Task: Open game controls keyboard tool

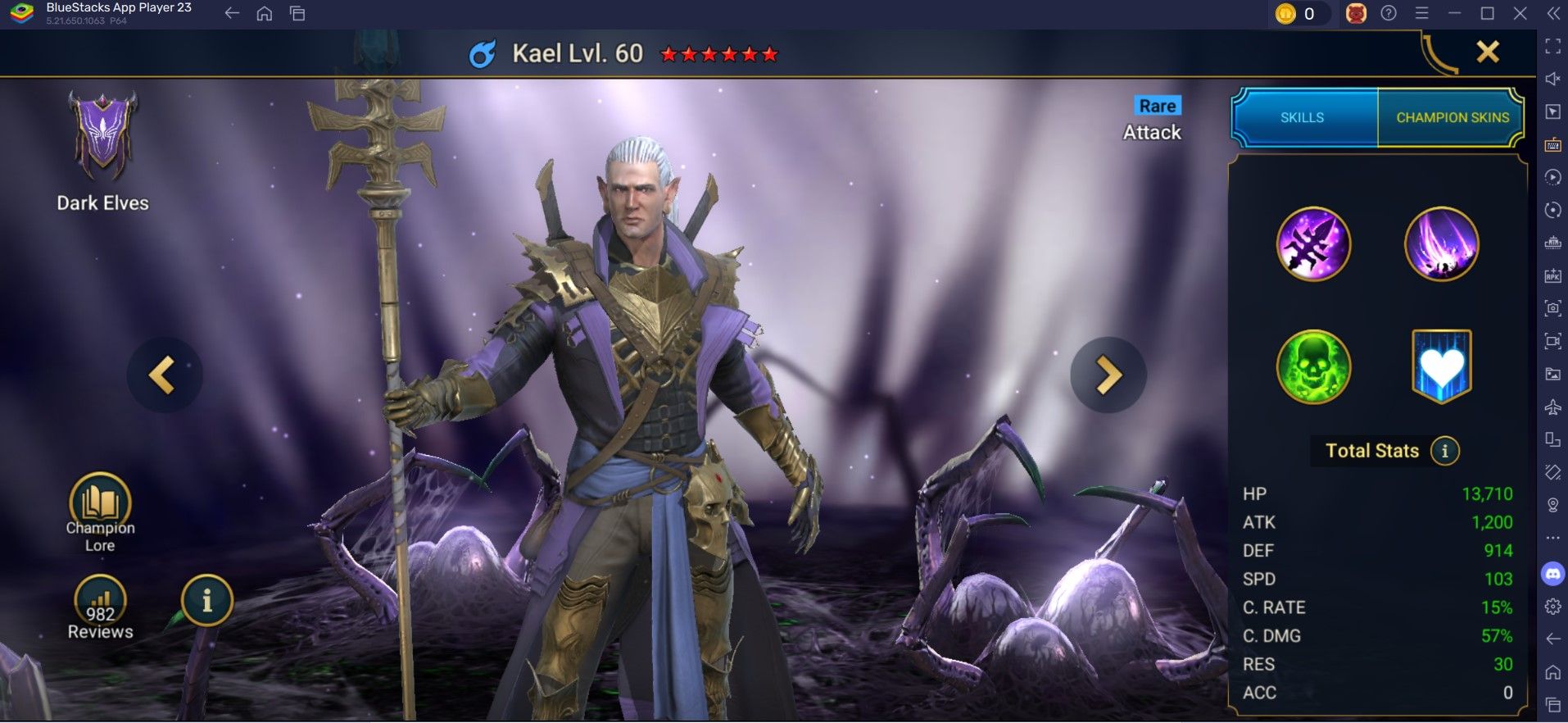Action: pyautogui.click(x=1552, y=145)
